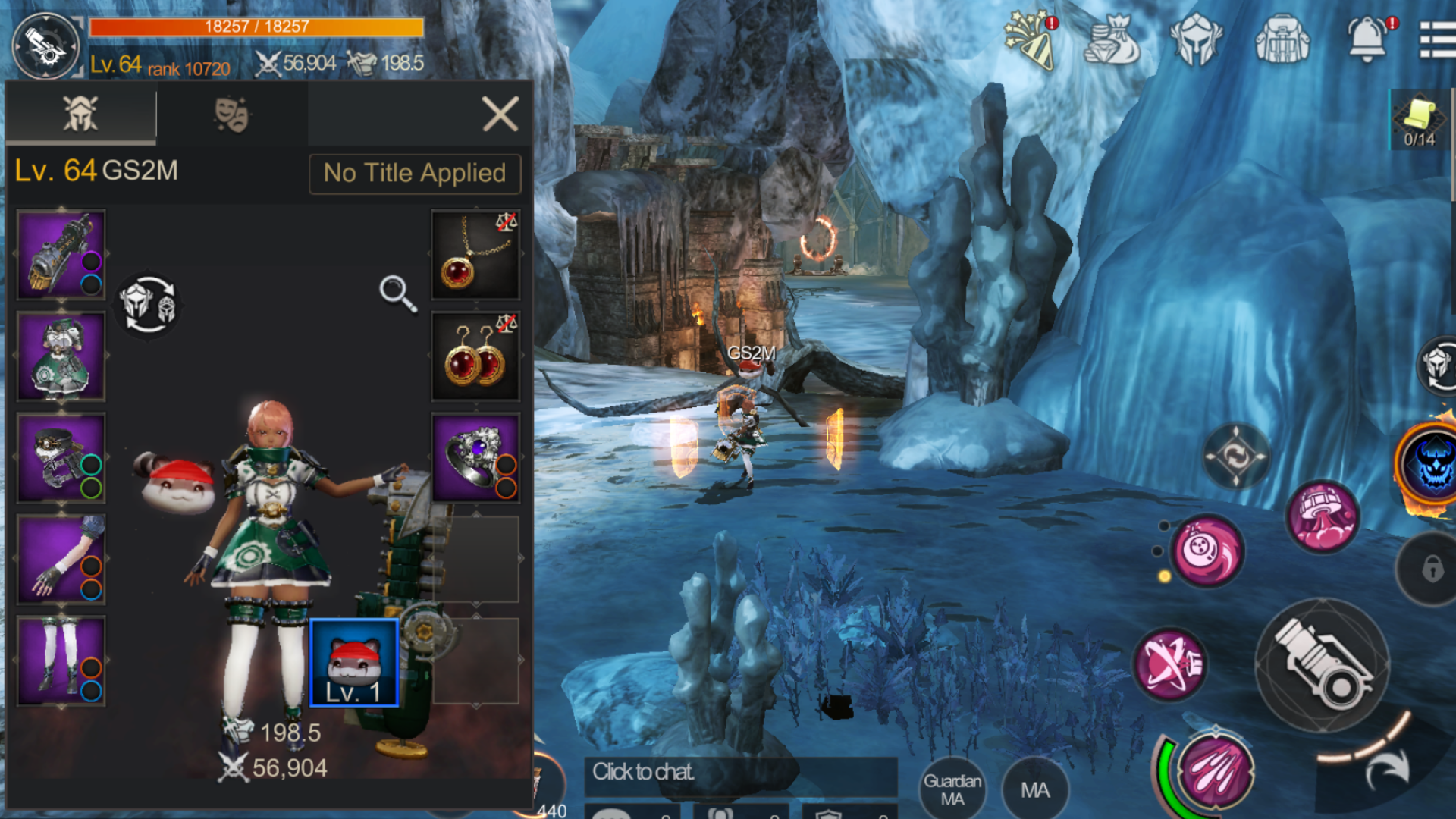
Task: Open the backpack inventory
Action: point(1282,39)
